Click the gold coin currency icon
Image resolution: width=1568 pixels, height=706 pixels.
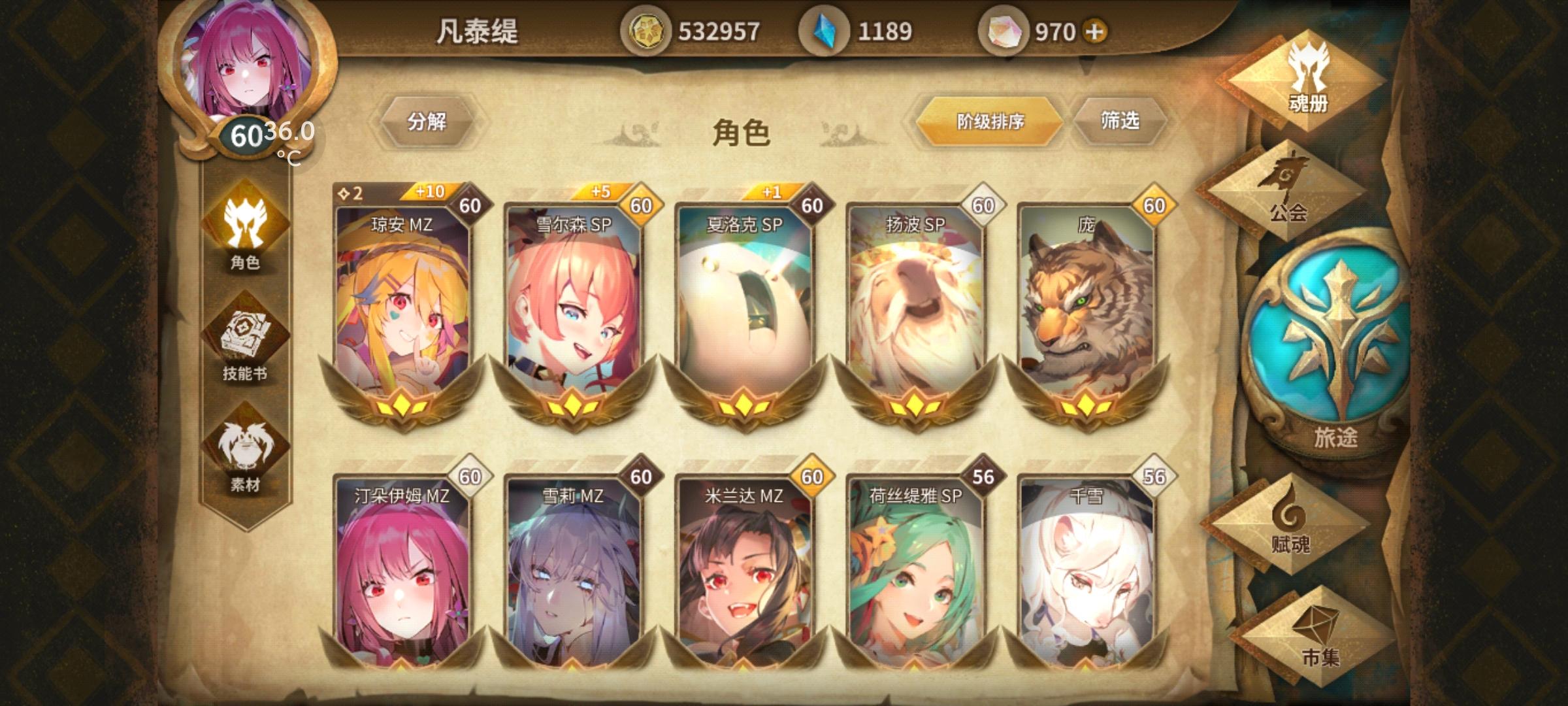point(649,29)
